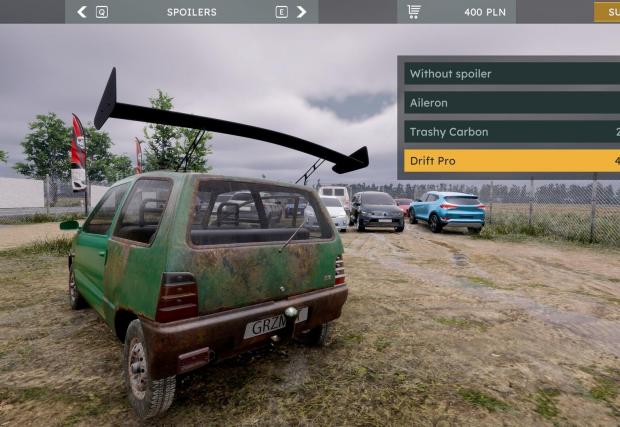Click the orange button in the top-right corner
The width and height of the screenshot is (620, 427).
[607, 12]
